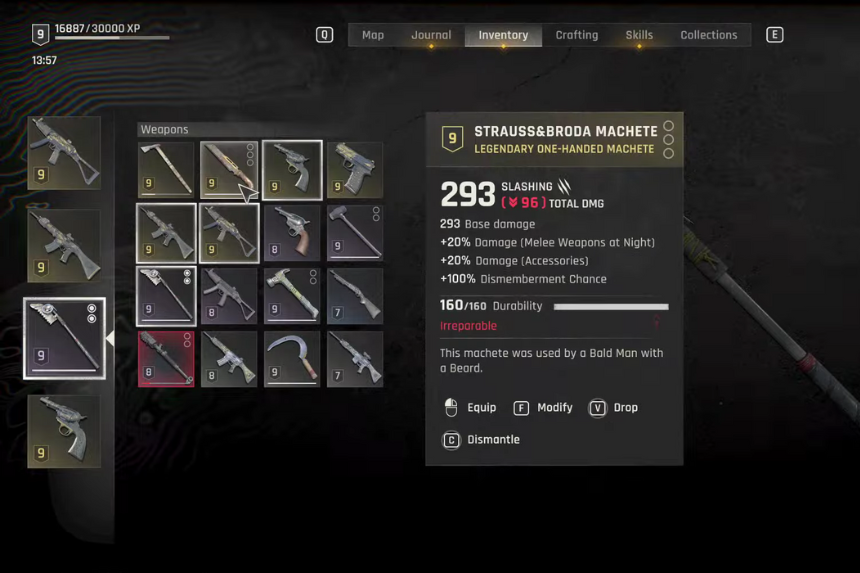Viewport: 860px width, 573px height.
Task: Open the Collections tab
Action: tap(708, 35)
